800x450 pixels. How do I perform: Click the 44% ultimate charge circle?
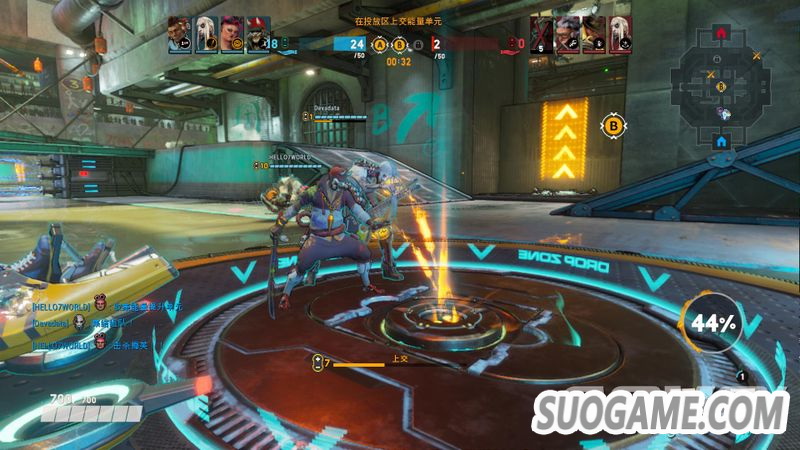click(711, 323)
